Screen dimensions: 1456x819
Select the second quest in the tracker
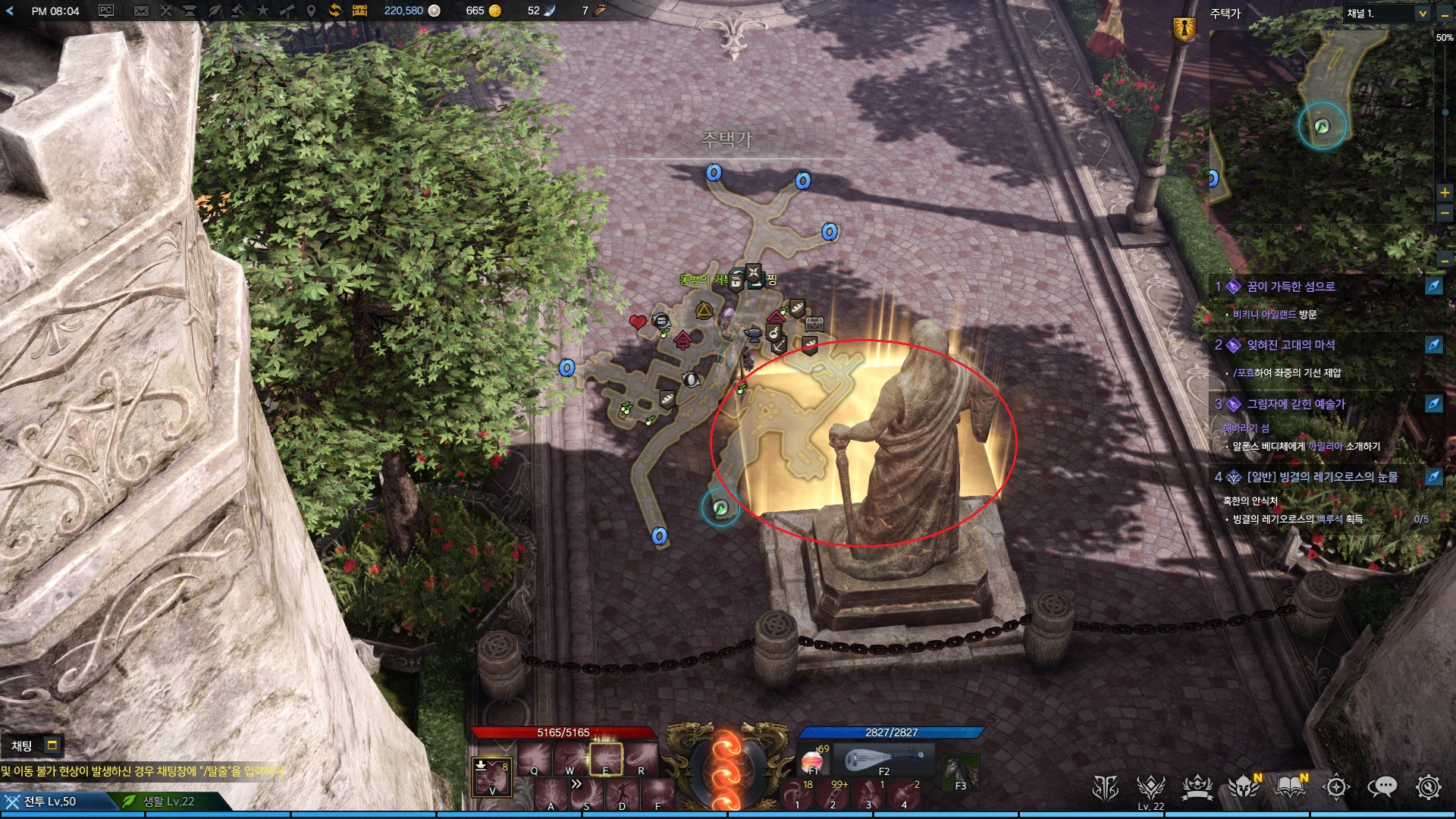pos(1291,345)
